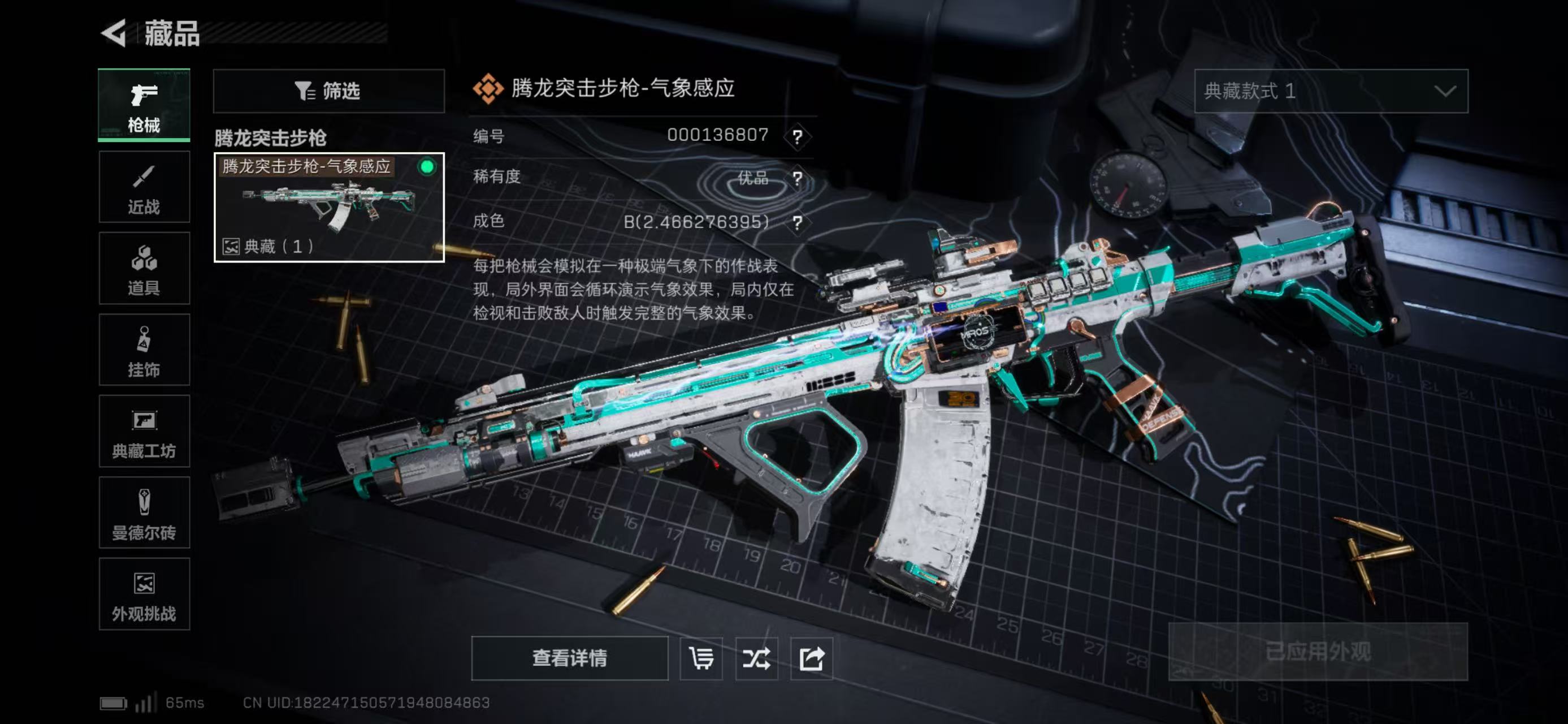This screenshot has width=1568, height=724.
Task: Open the 筛选 filter button
Action: (329, 90)
